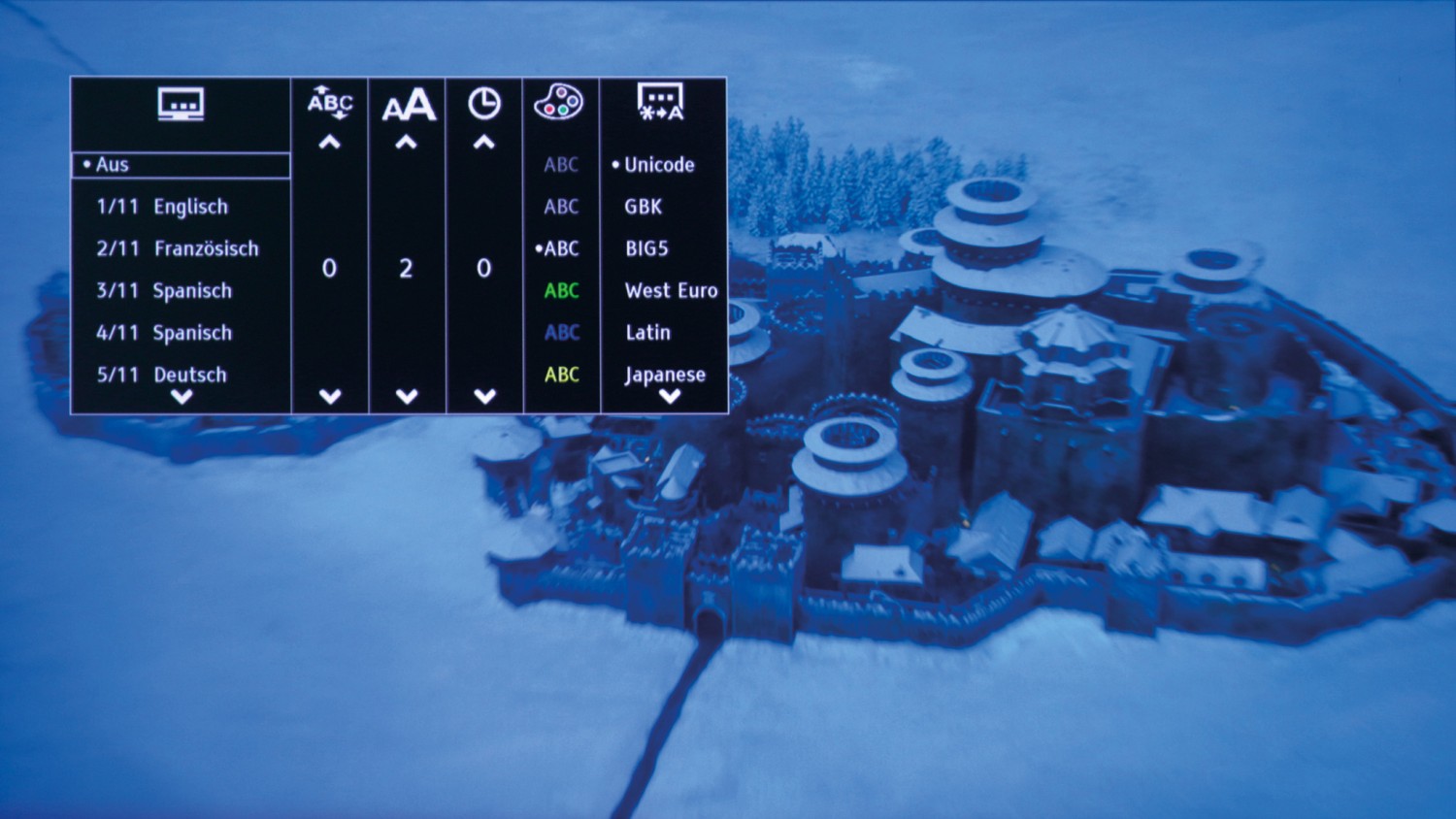Pick the Japanese encoding option

coord(665,375)
